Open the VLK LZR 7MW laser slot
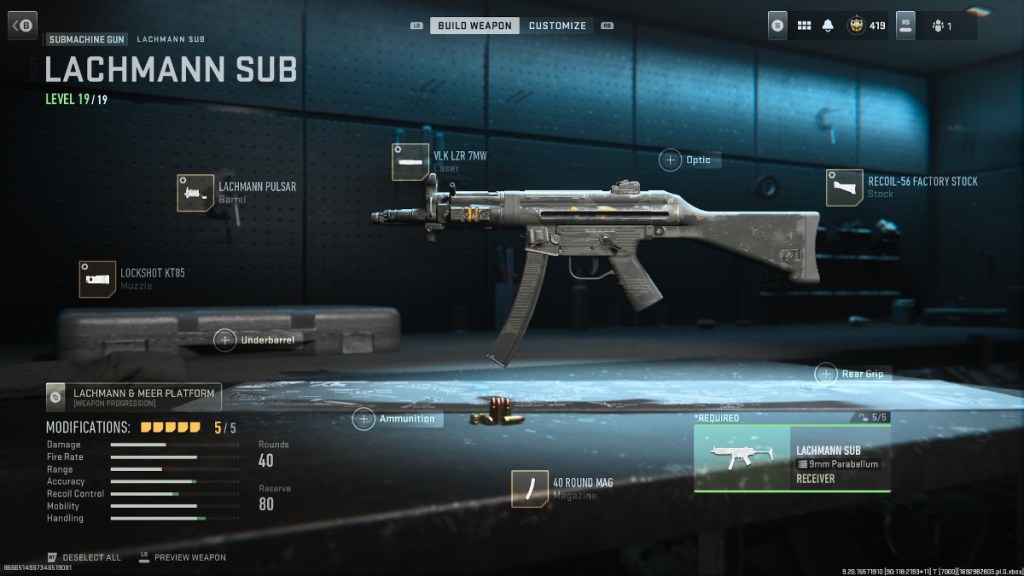This screenshot has width=1024, height=576. click(x=410, y=162)
